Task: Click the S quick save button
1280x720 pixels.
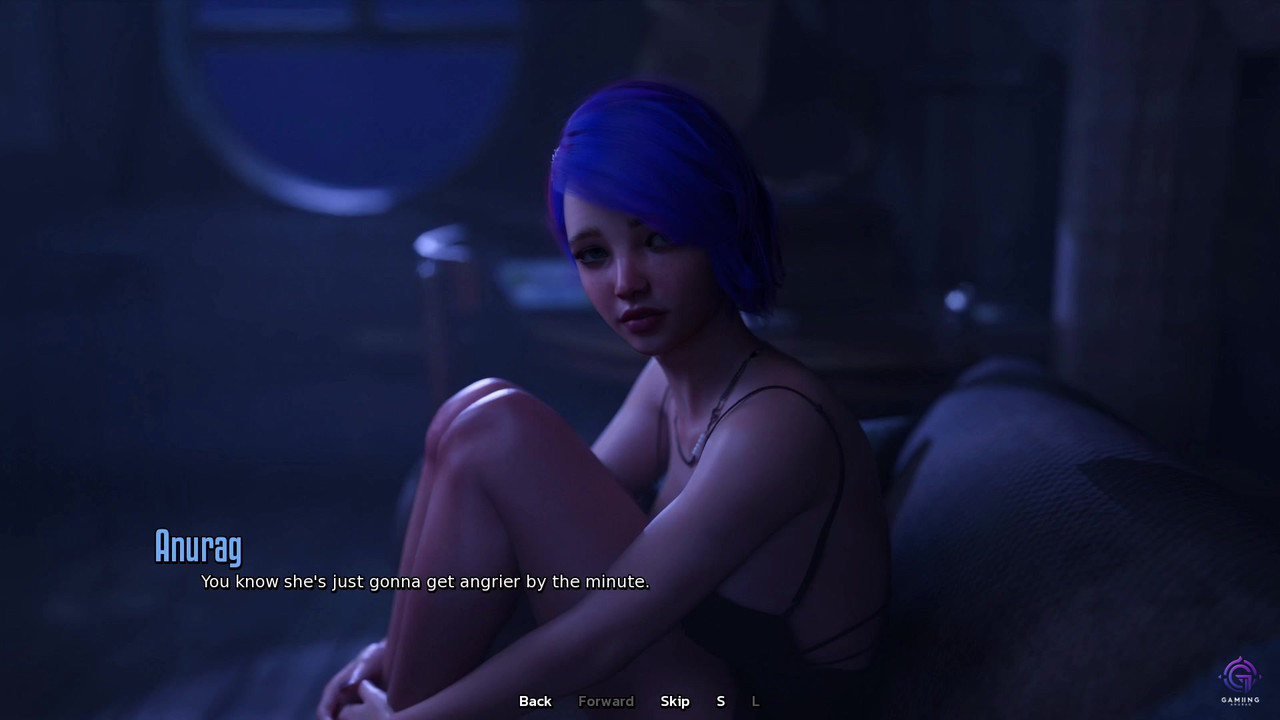Action: (x=721, y=701)
